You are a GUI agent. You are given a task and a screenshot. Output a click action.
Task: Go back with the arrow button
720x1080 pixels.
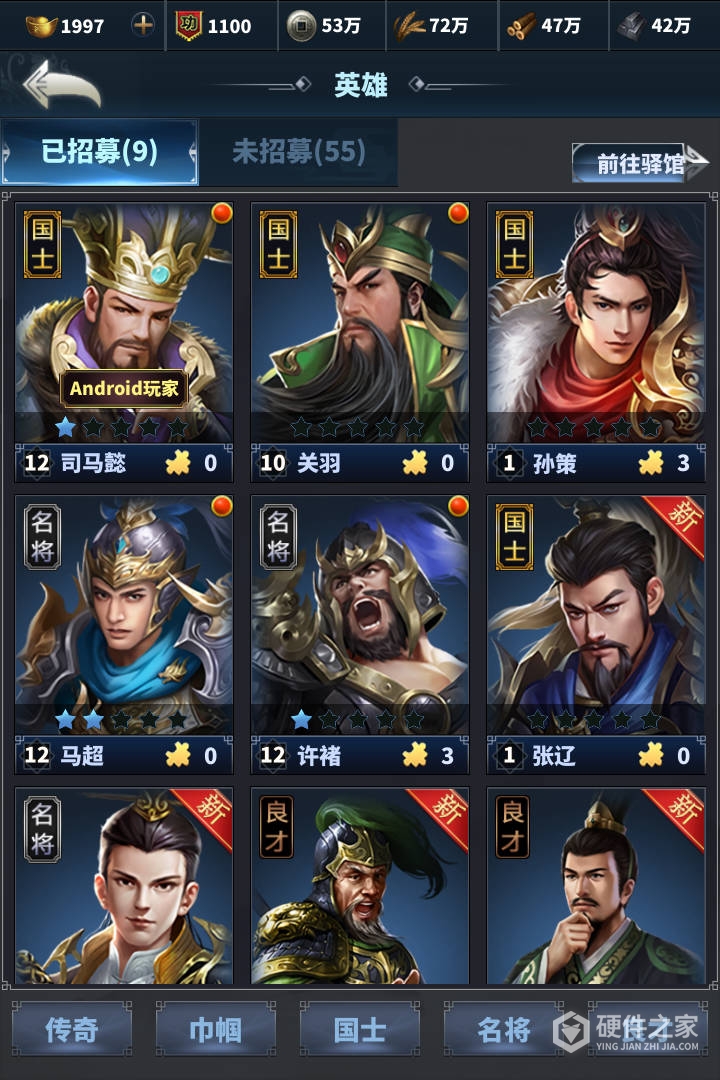click(x=62, y=85)
